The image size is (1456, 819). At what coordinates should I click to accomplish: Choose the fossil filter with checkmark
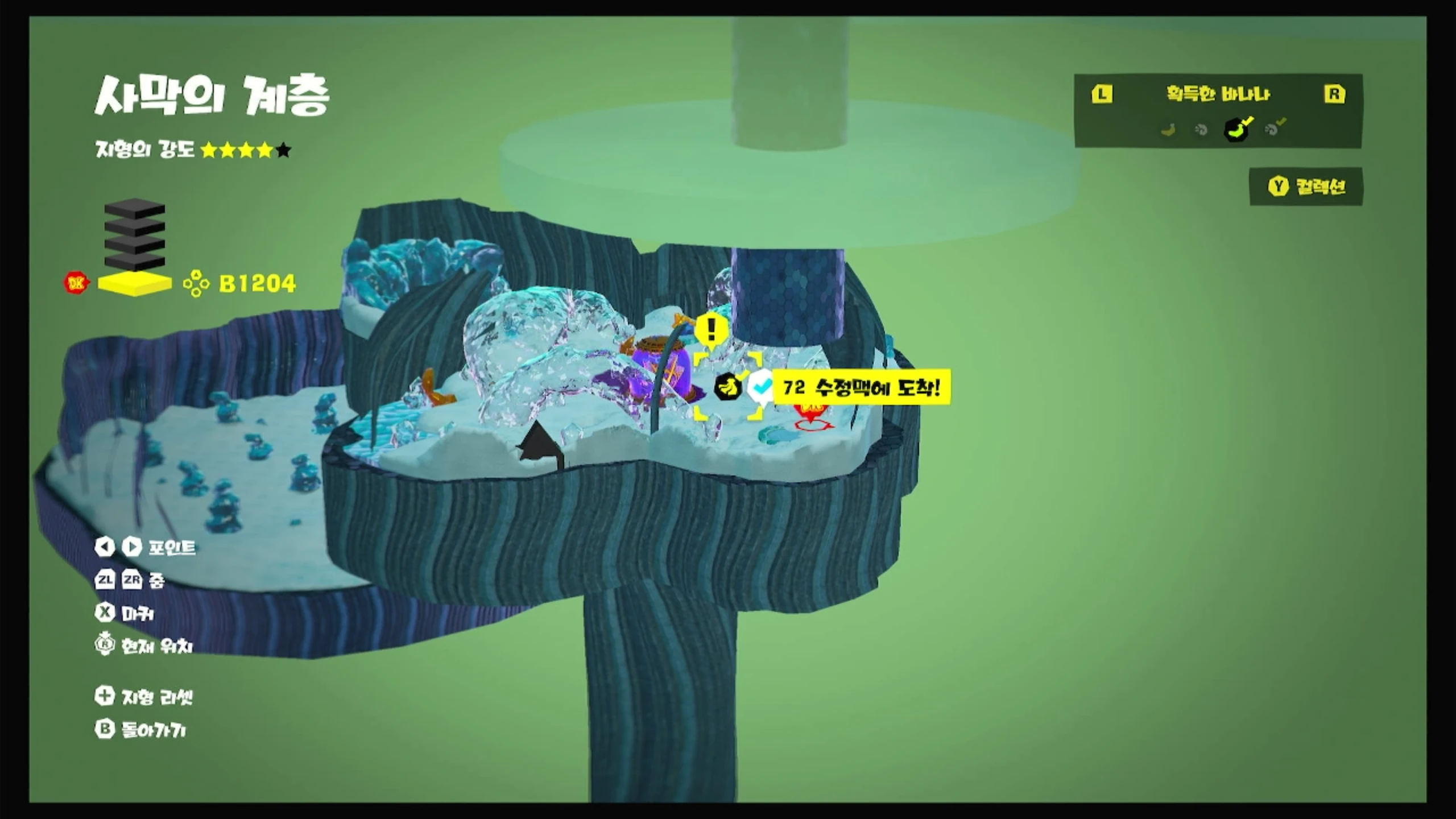(x=1274, y=129)
